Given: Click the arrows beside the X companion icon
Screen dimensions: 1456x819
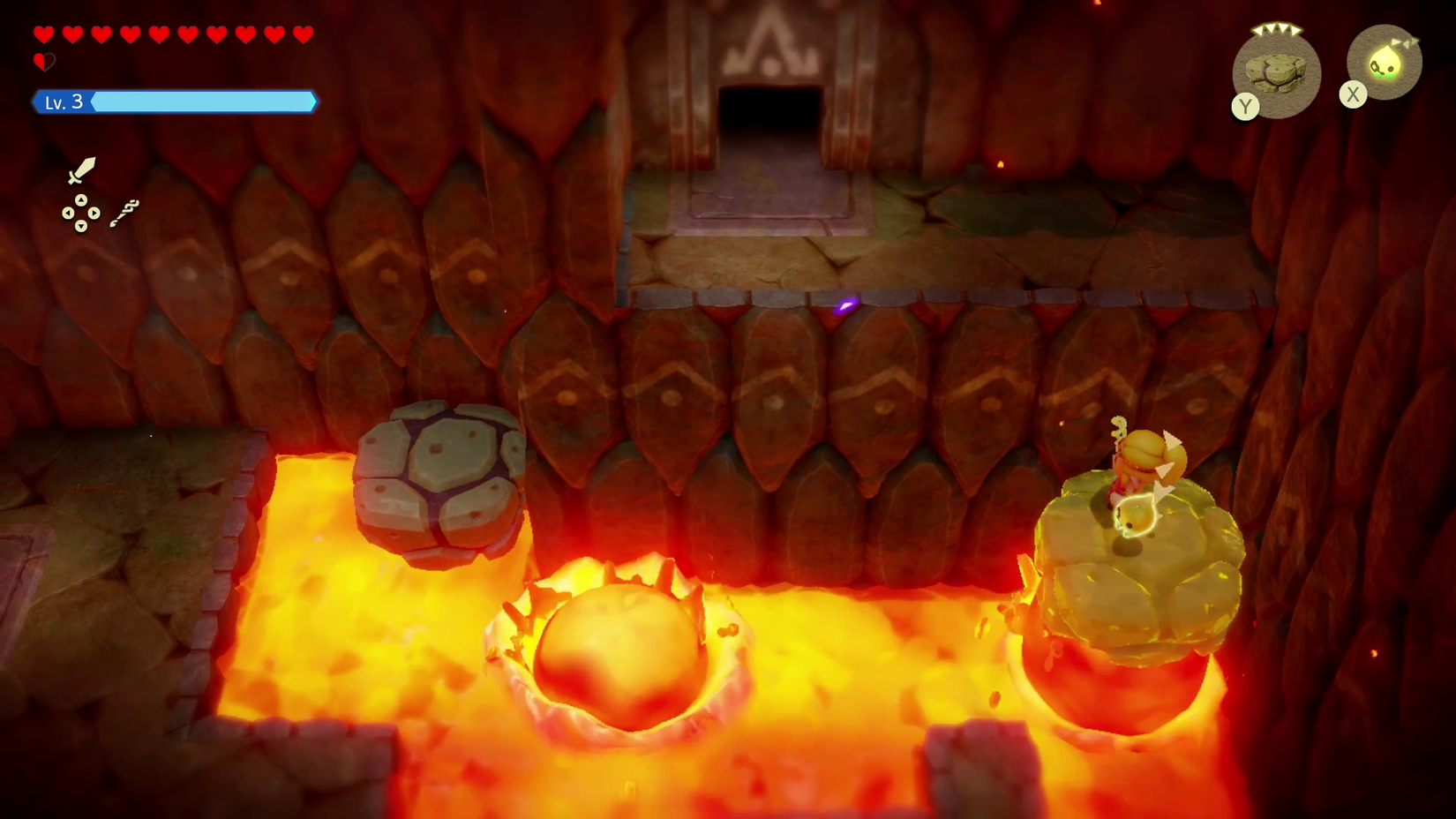Looking at the screenshot, I should tap(1406, 42).
